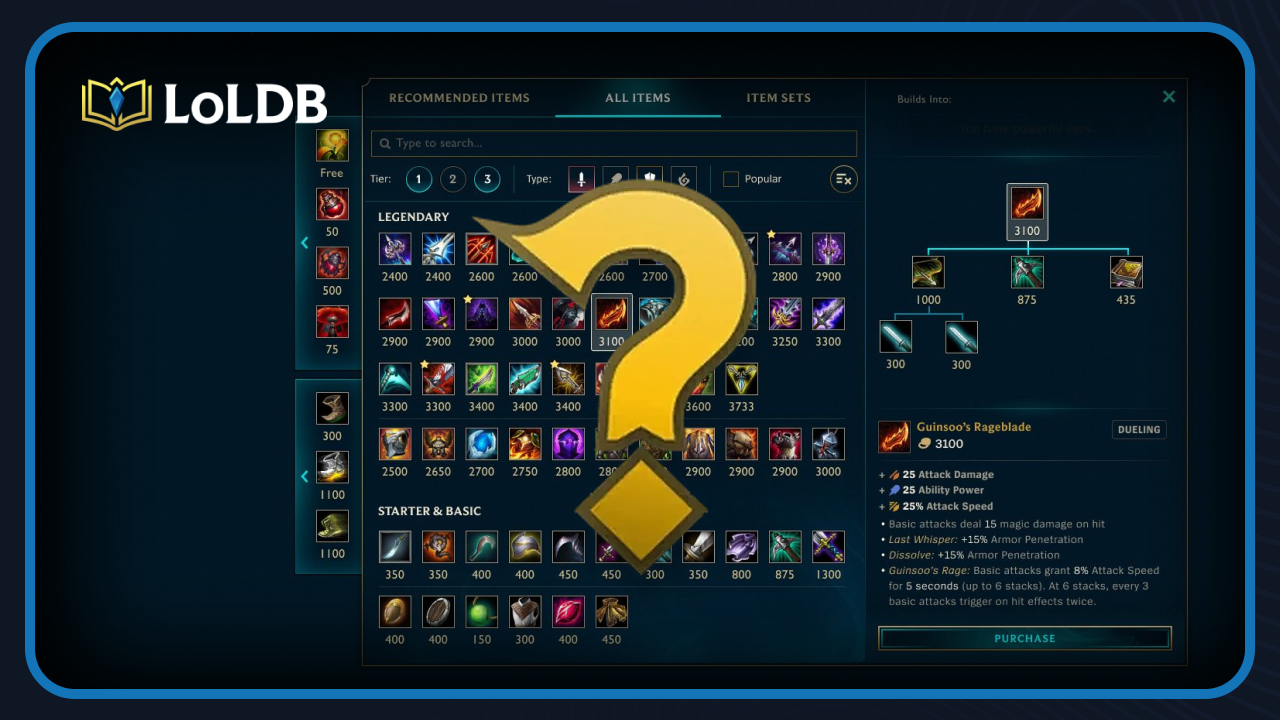Collapse the potions sidebar panel
1280x720 pixels.
[x=305, y=242]
